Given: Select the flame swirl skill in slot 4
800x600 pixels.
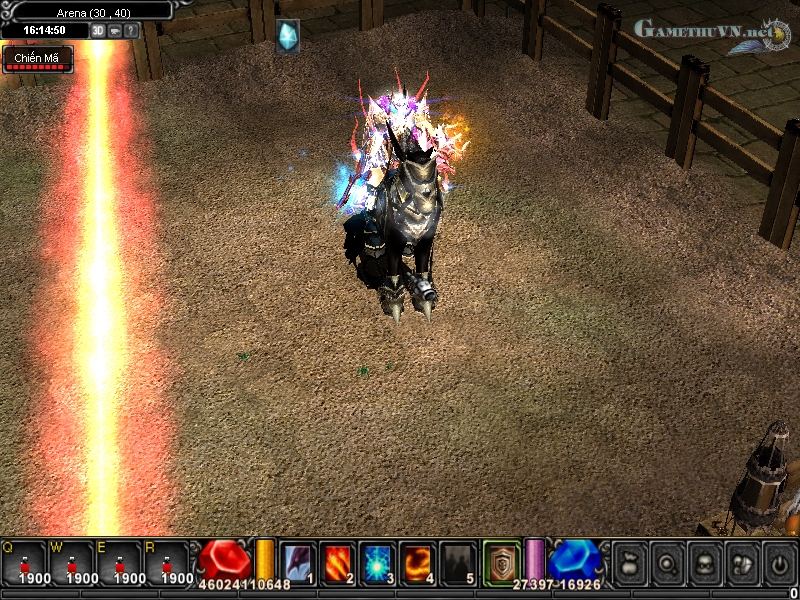Looking at the screenshot, I should [417, 562].
